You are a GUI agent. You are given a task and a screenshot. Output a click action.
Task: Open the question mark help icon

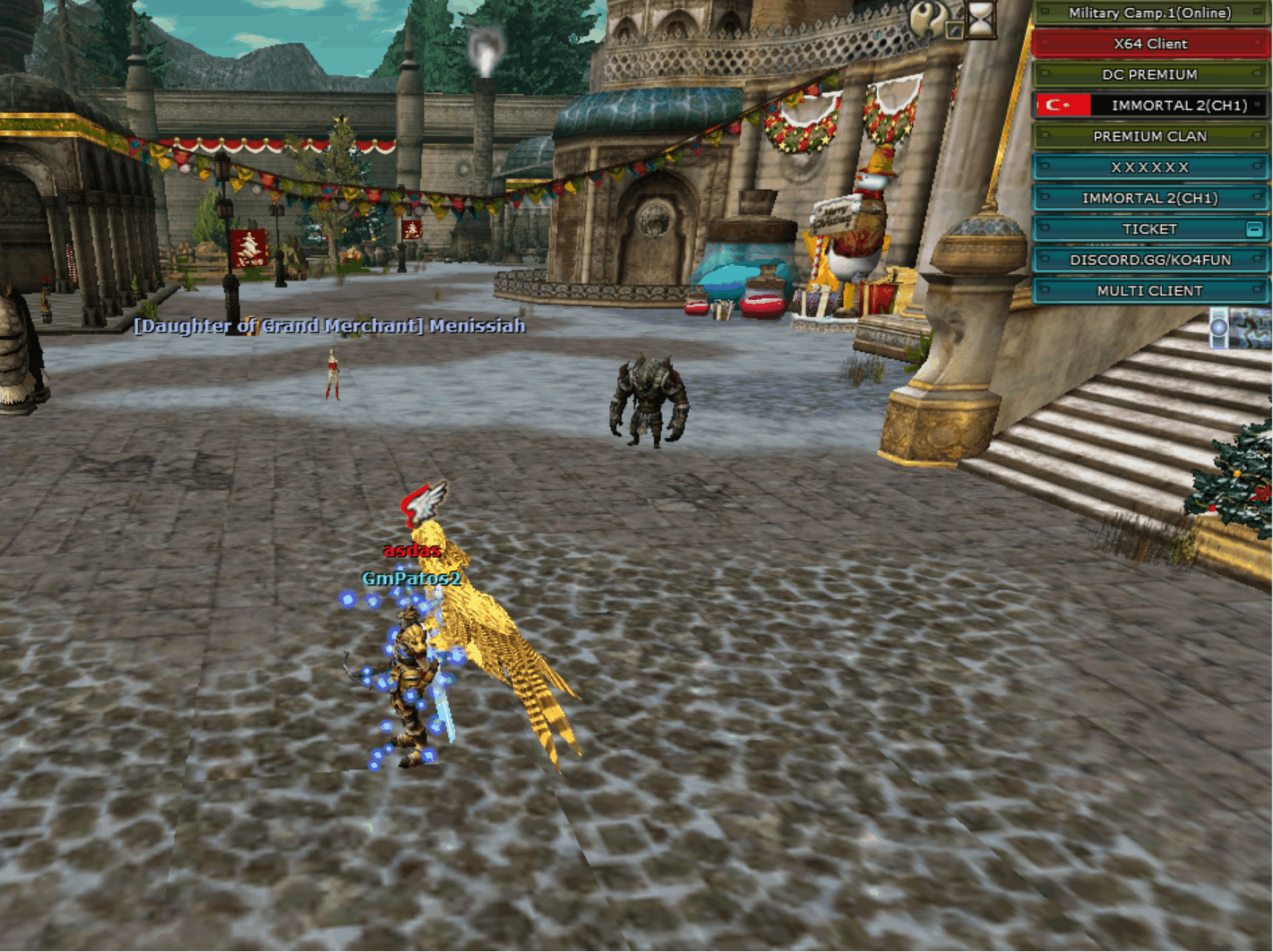point(928,18)
